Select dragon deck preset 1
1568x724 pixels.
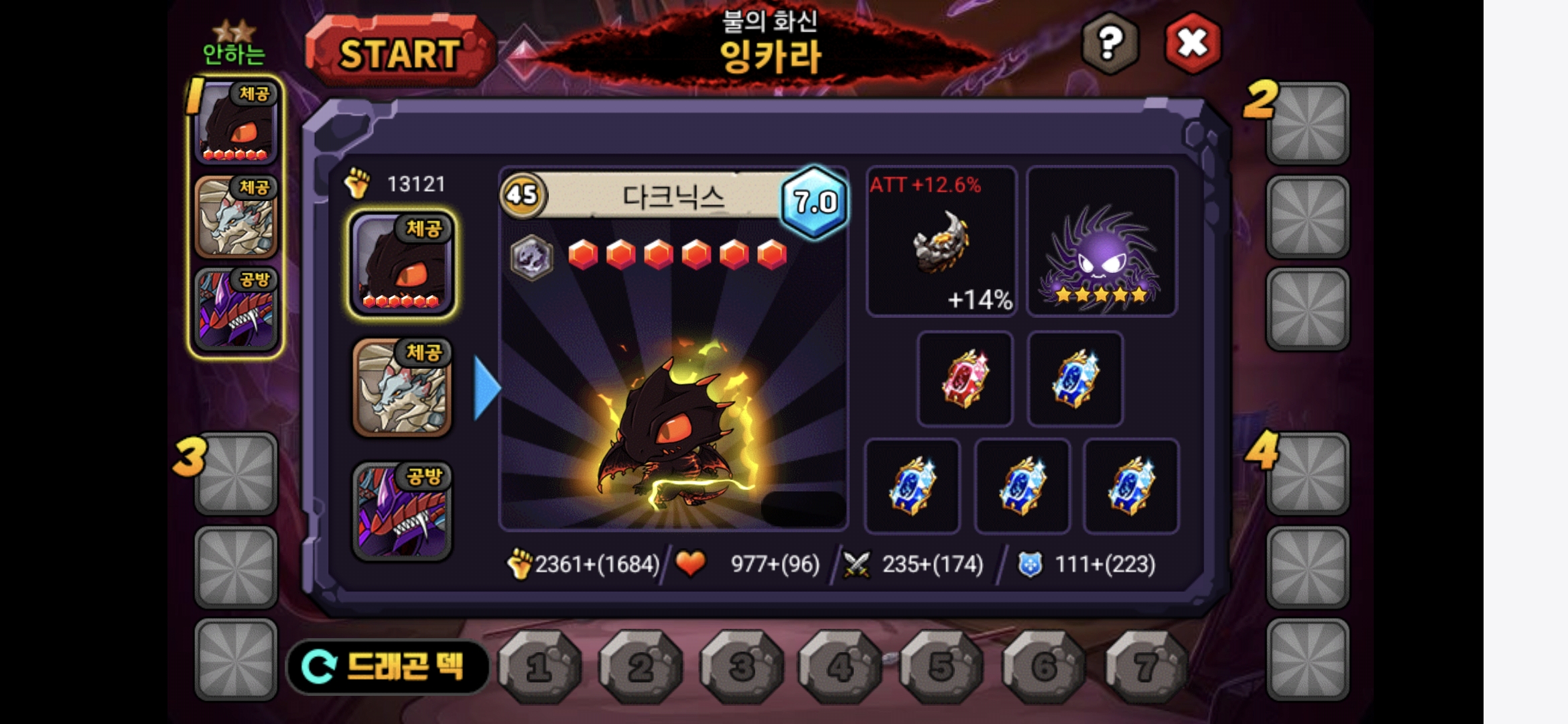(x=540, y=666)
